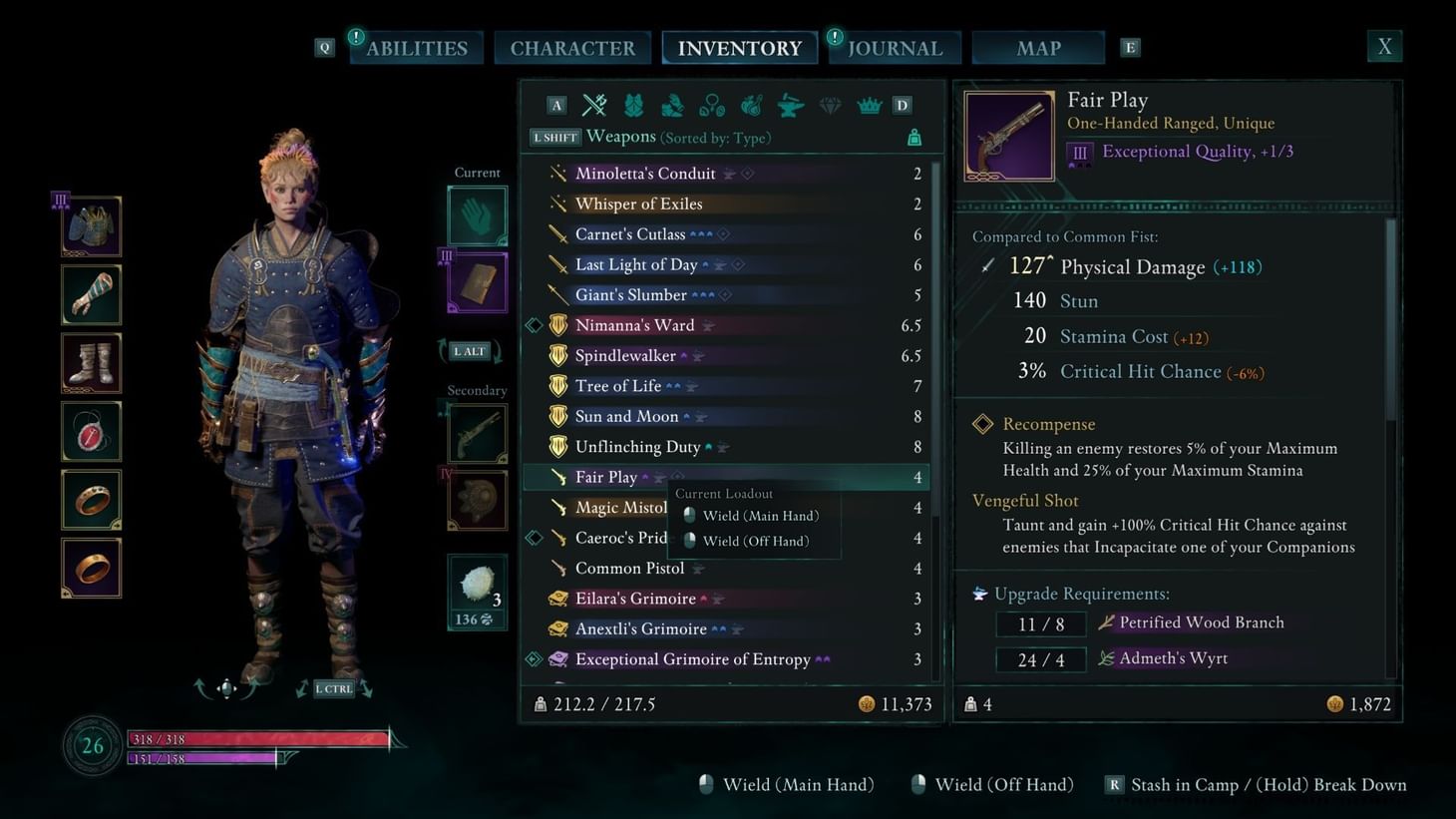Click the Accessories necklace filter icon
The width and height of the screenshot is (1456, 819).
point(712,104)
